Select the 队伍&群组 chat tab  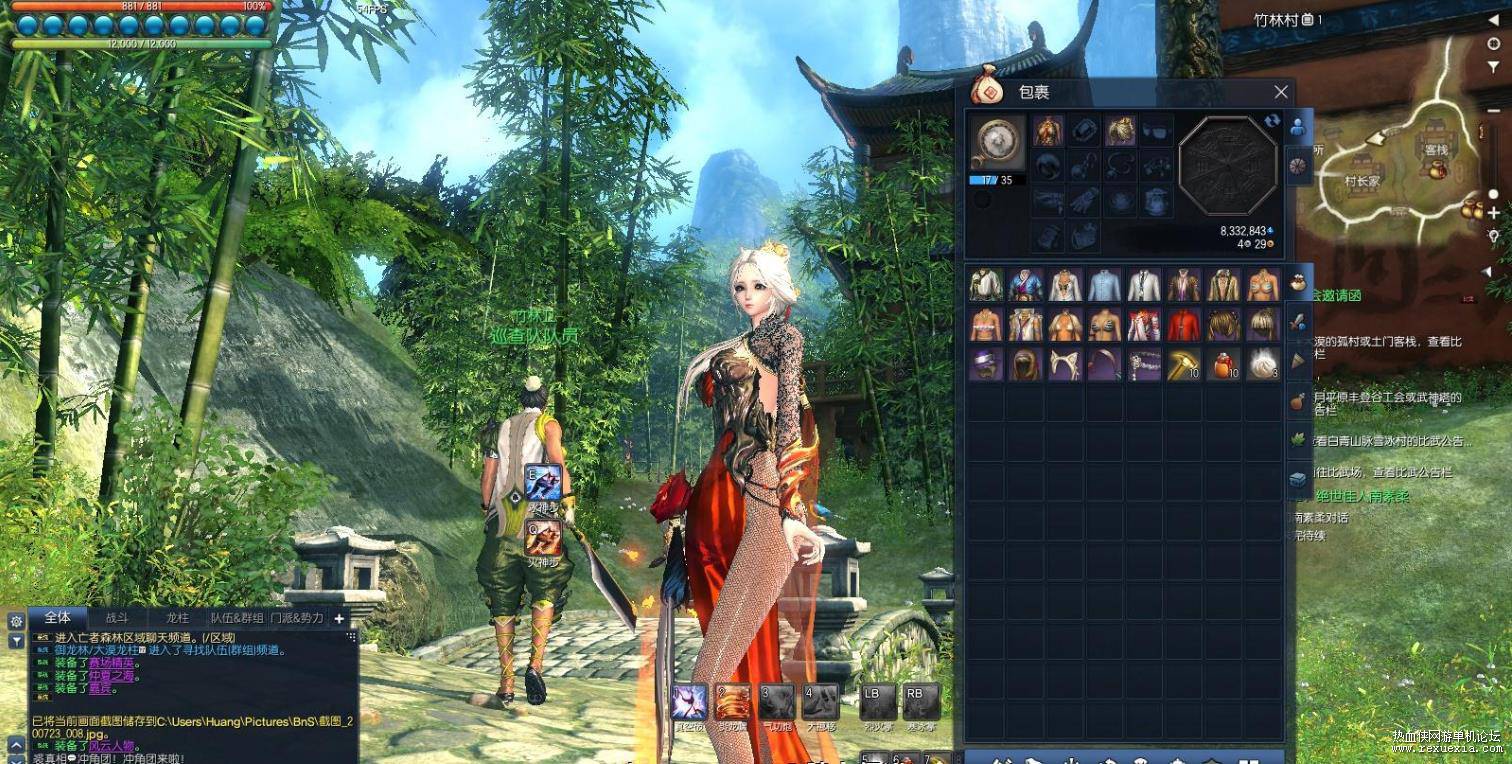point(237,618)
